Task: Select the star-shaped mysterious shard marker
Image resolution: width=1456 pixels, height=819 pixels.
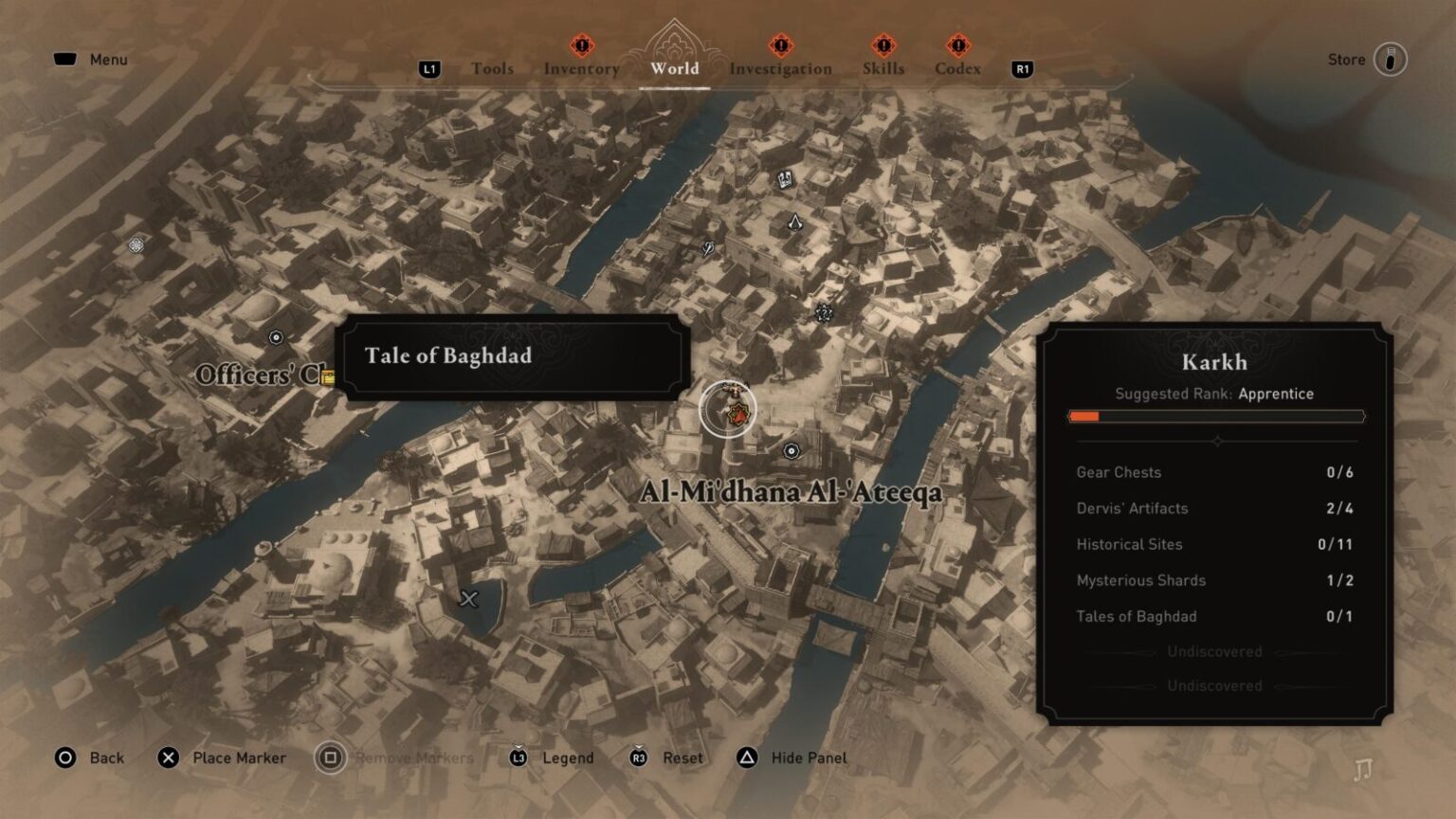Action: pyautogui.click(x=823, y=312)
